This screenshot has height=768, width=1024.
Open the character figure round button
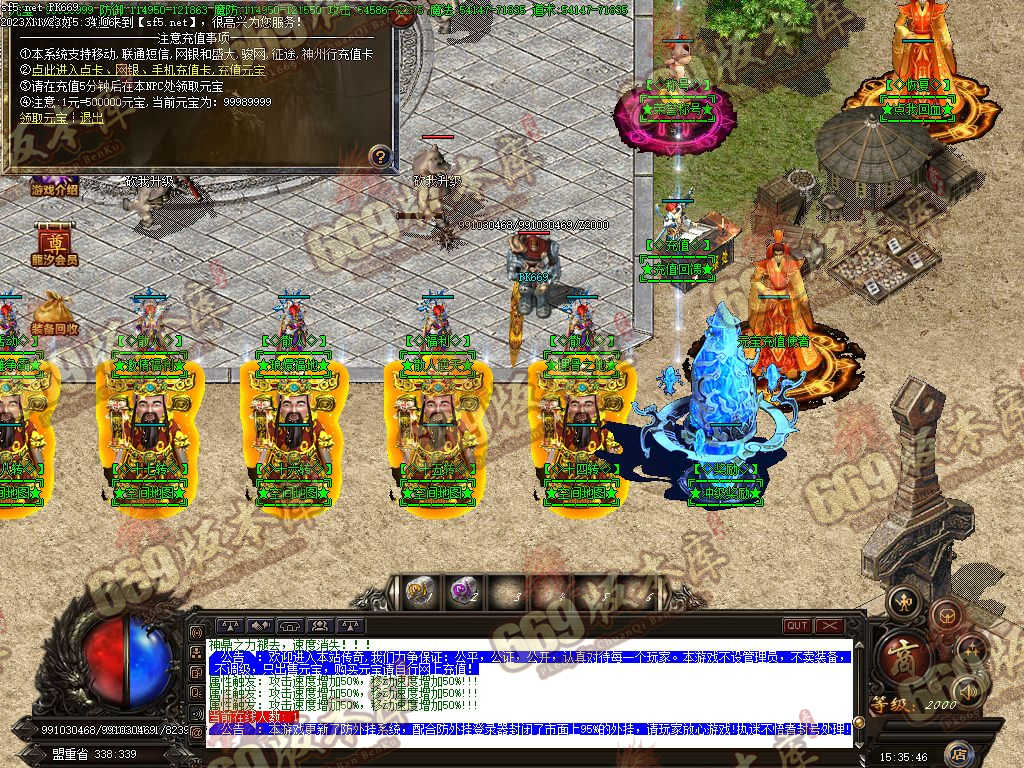pos(906,601)
